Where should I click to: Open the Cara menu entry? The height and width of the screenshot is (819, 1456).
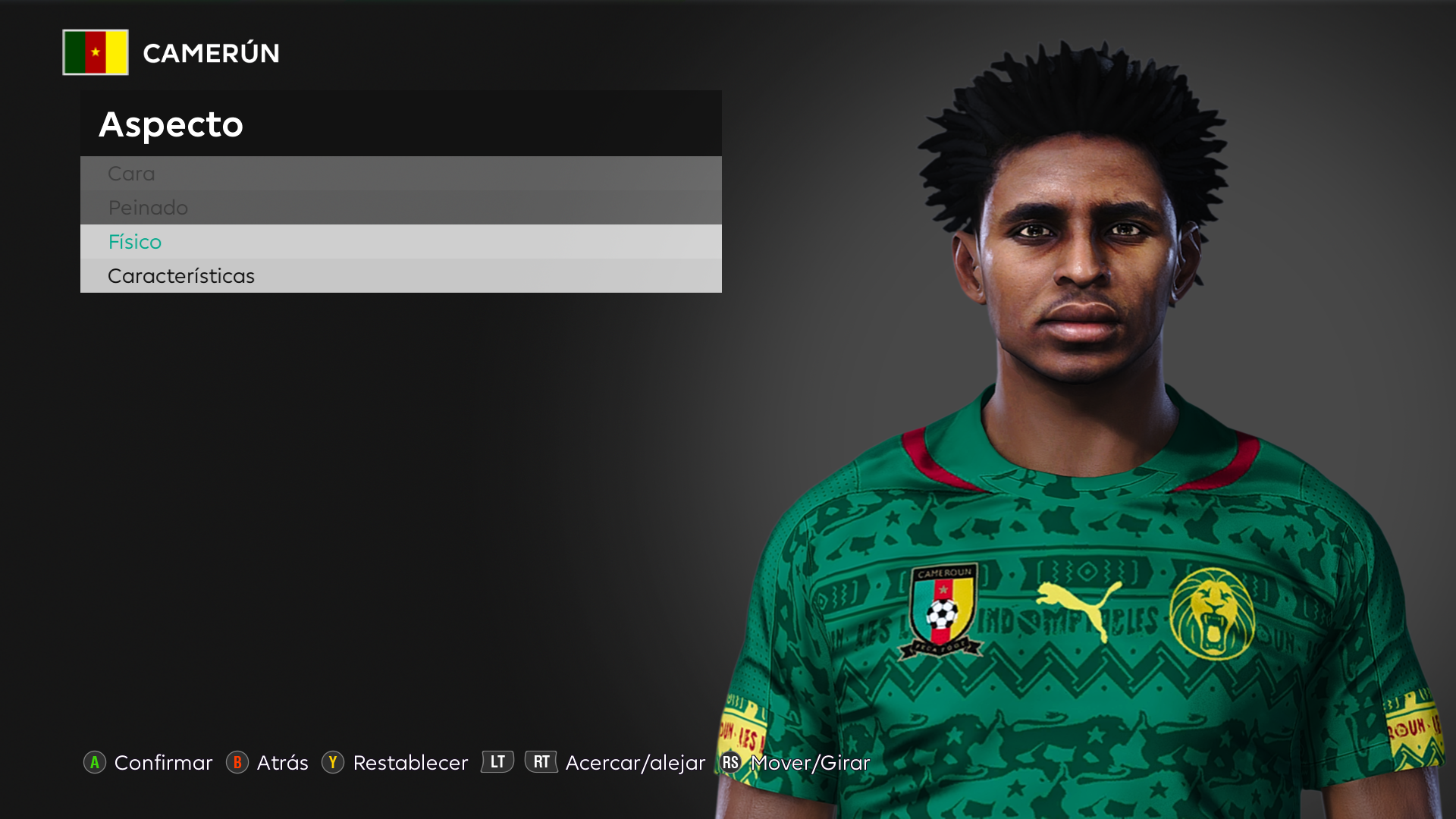click(x=400, y=174)
